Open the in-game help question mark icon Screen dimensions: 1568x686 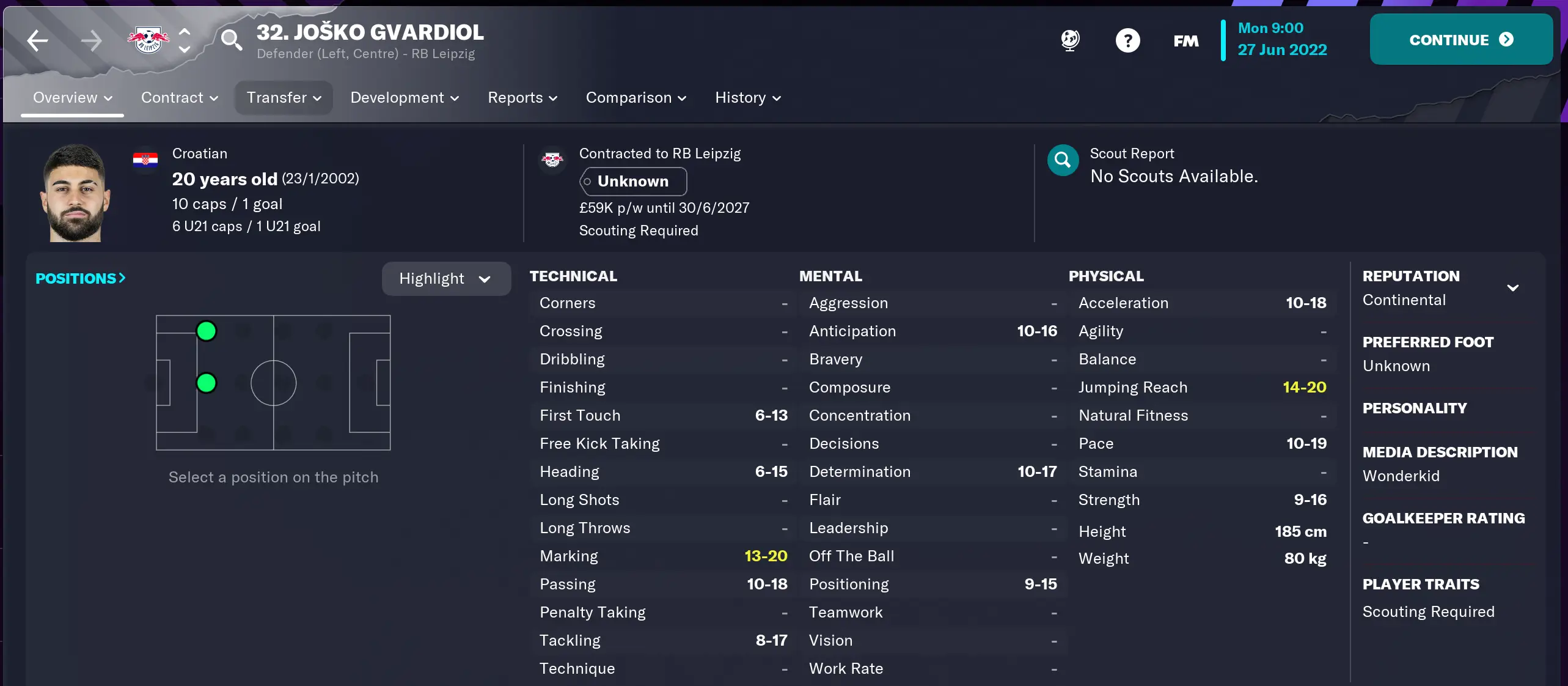coord(1127,39)
